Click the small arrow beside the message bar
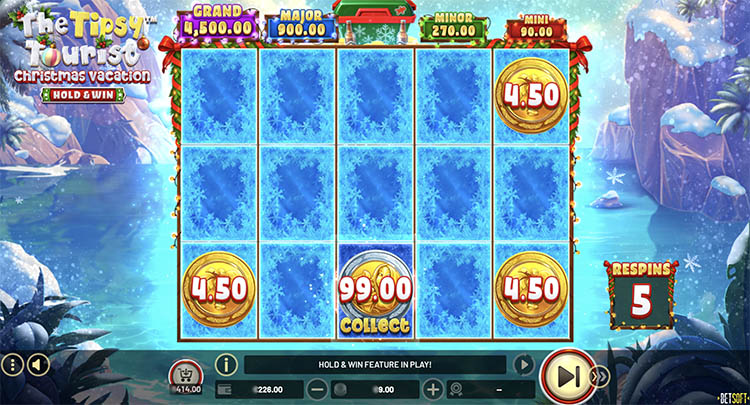Image resolution: width=750 pixels, height=405 pixels. (x=522, y=365)
